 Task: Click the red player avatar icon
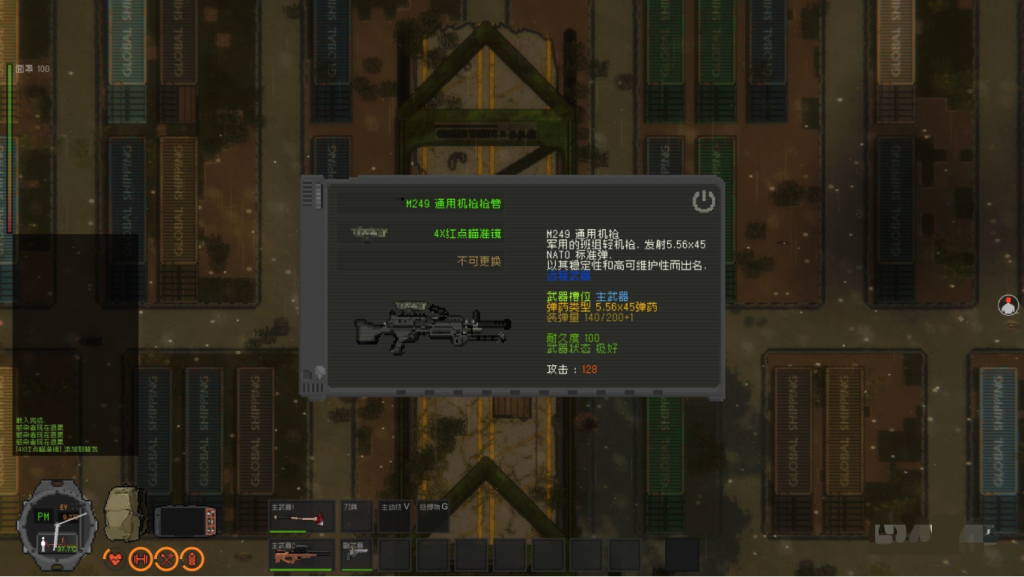(1008, 305)
